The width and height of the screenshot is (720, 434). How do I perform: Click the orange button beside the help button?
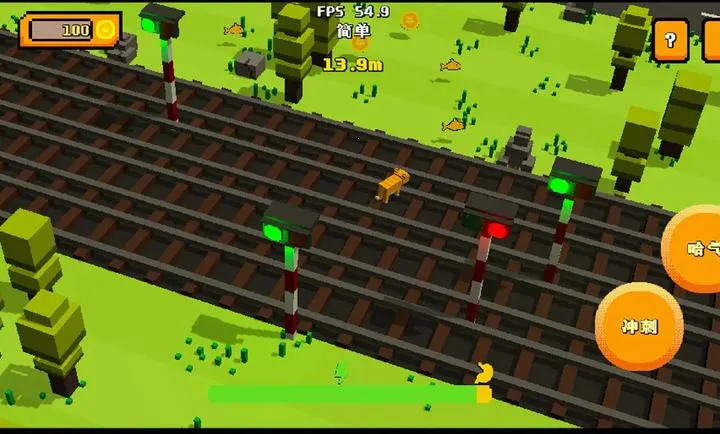click(711, 41)
